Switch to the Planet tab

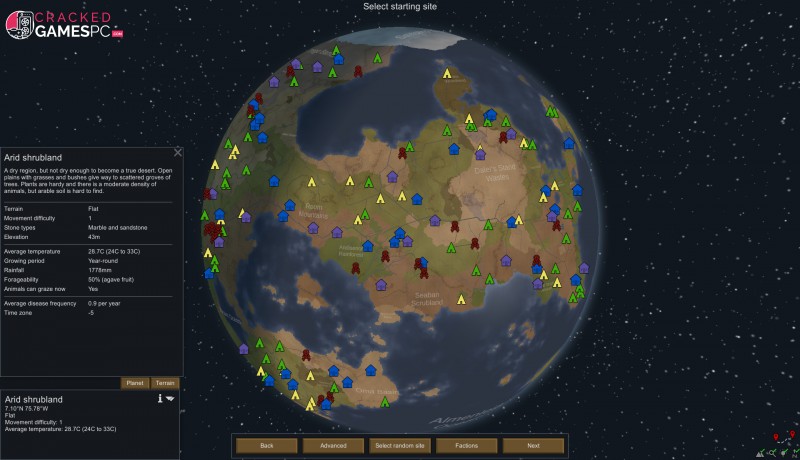pyautogui.click(x=135, y=383)
